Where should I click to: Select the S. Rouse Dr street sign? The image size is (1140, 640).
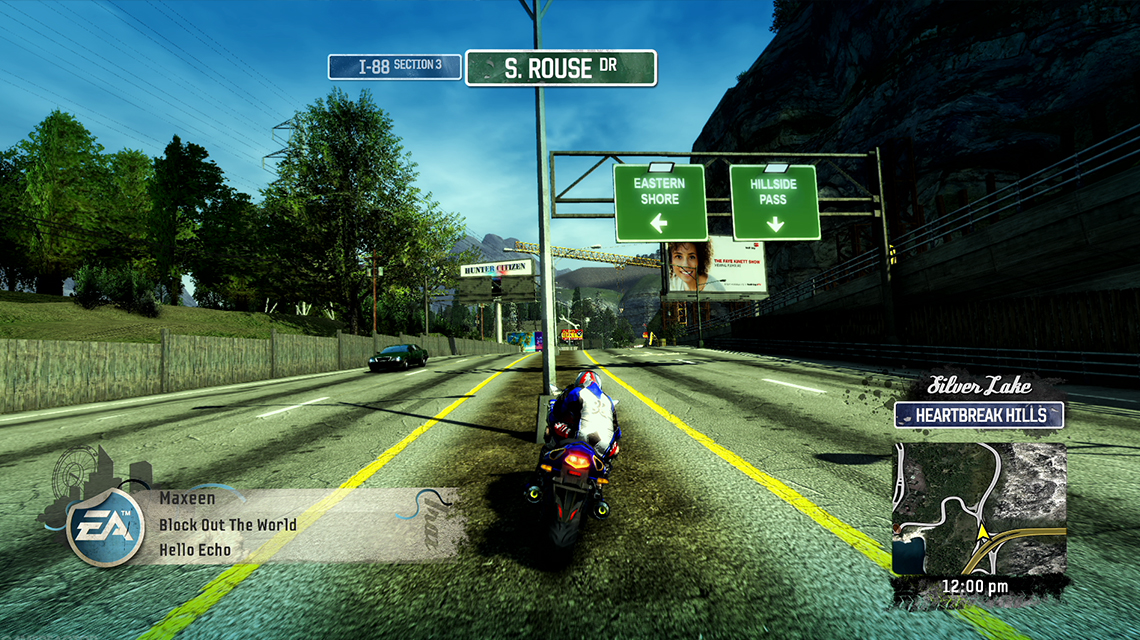click(560, 68)
